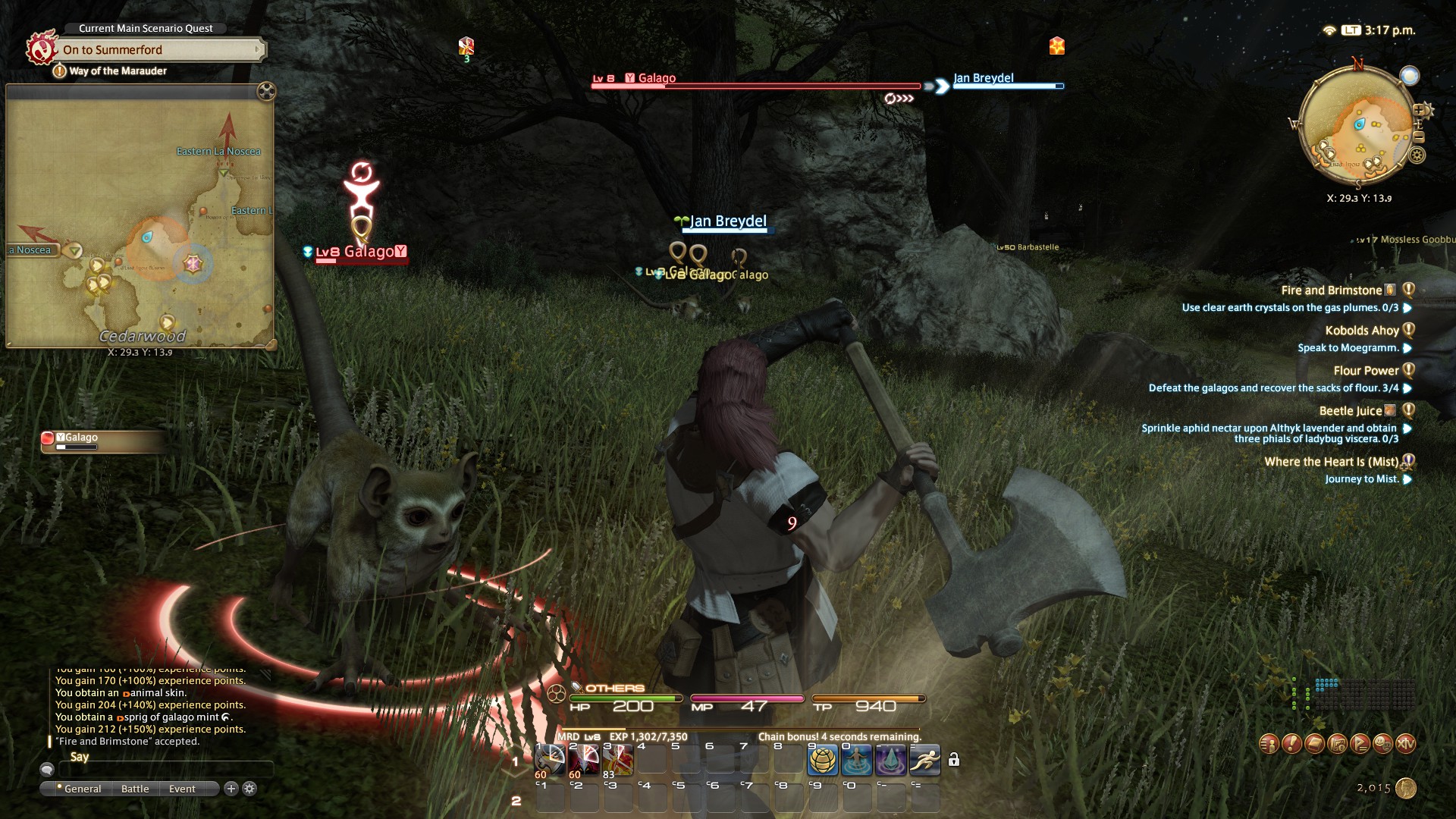Select the General chat tab
This screenshot has height=819, width=1456.
click(82, 789)
